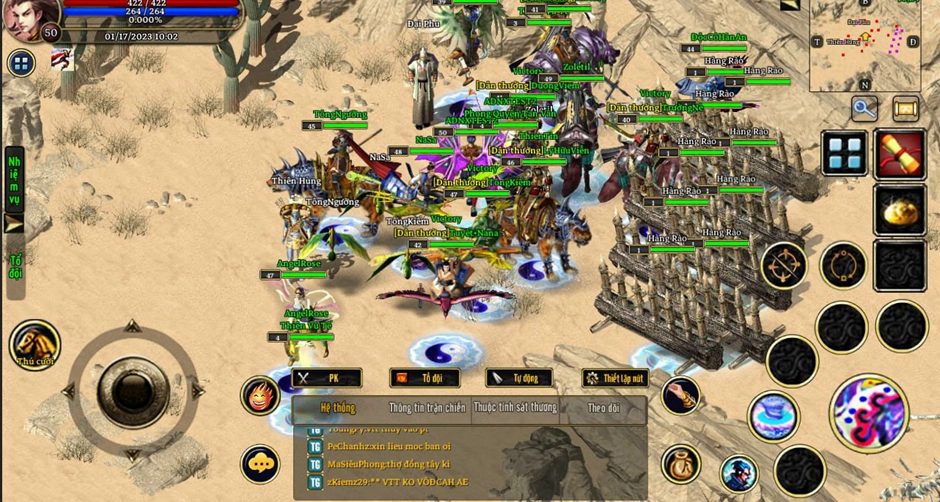Screen dimensions: 940x502
Task: Show the Theo dõi tab
Action: (x=603, y=408)
